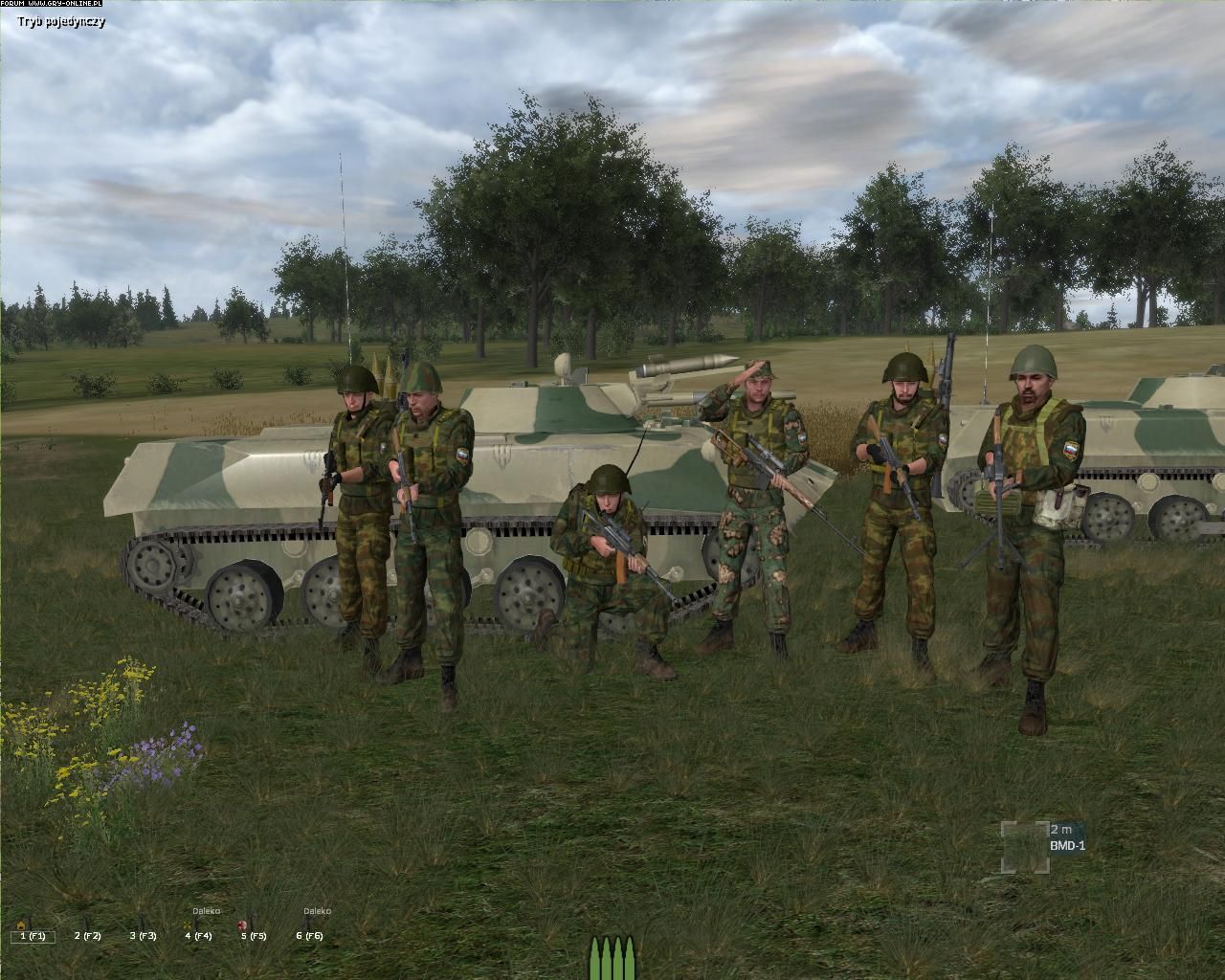Select wounded squad unit 5 (F5)

254,935
